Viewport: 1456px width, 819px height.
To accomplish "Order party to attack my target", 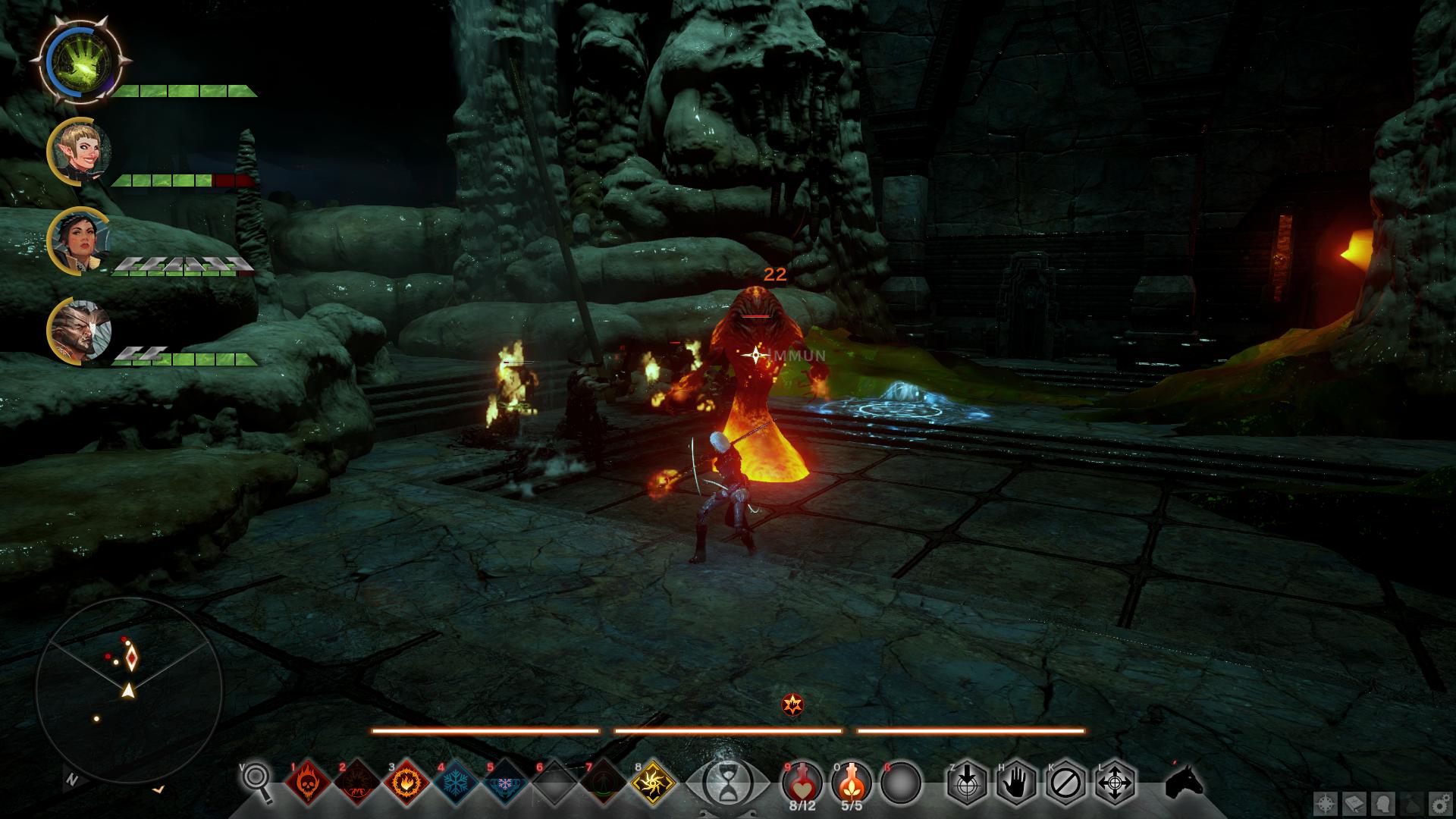I will [x=967, y=781].
